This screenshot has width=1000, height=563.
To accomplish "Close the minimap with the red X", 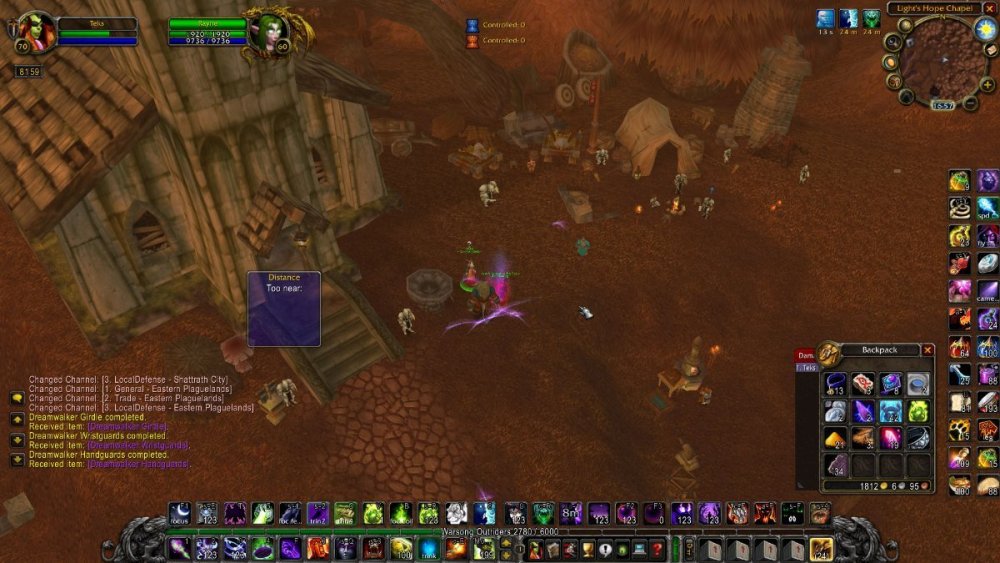I will (990, 8).
